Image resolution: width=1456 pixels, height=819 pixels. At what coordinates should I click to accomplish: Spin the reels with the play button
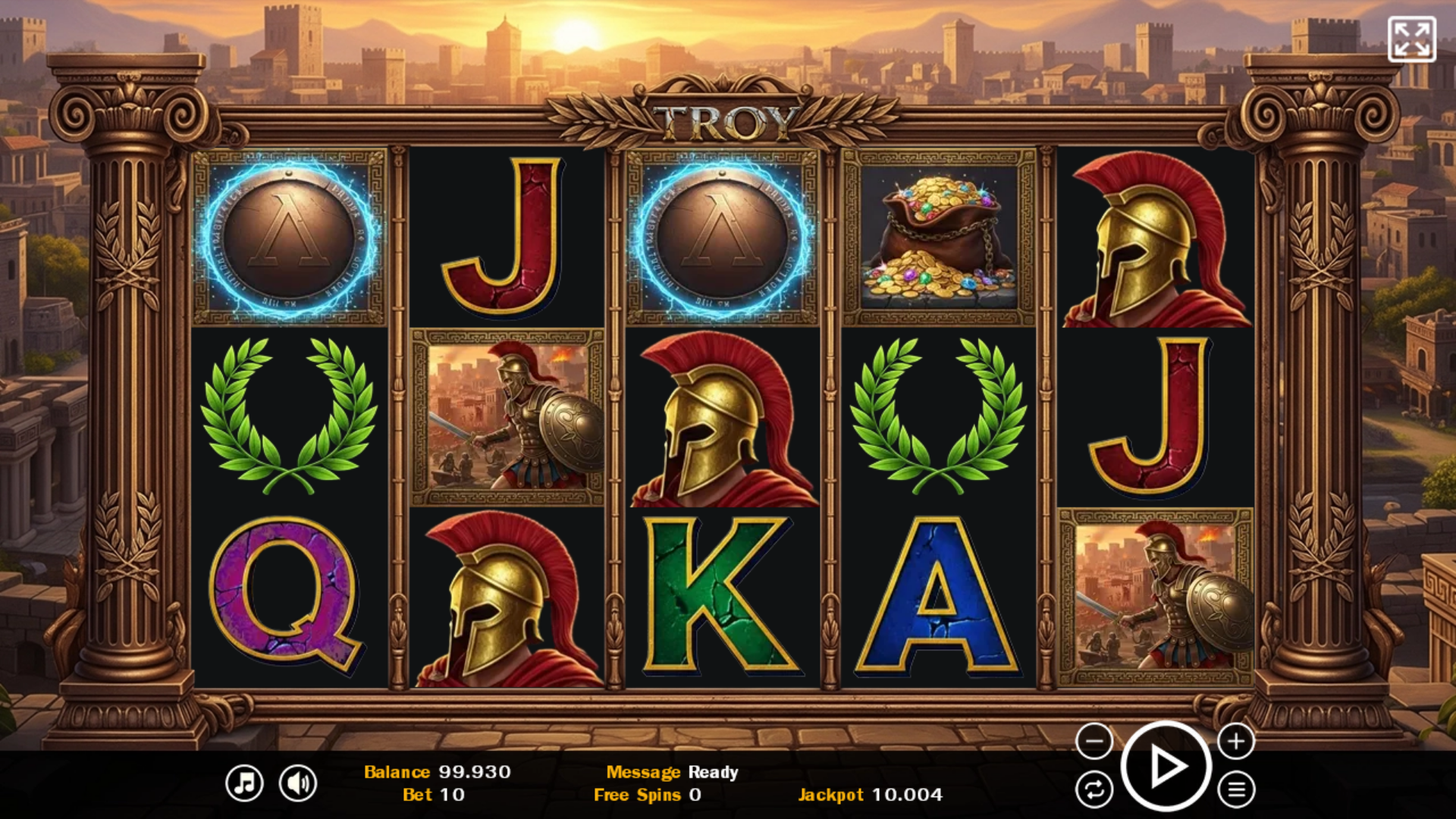1166,767
